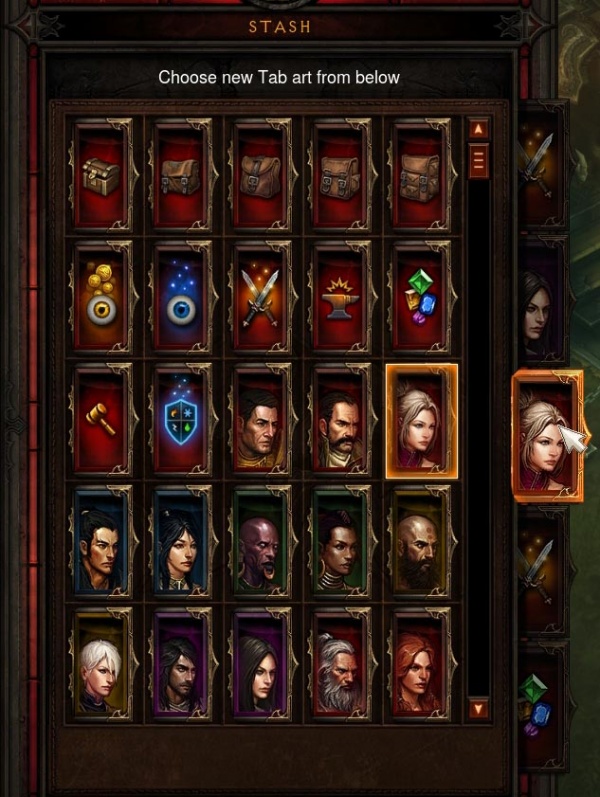Switch to the dark-haired woman stash tab

(540, 305)
